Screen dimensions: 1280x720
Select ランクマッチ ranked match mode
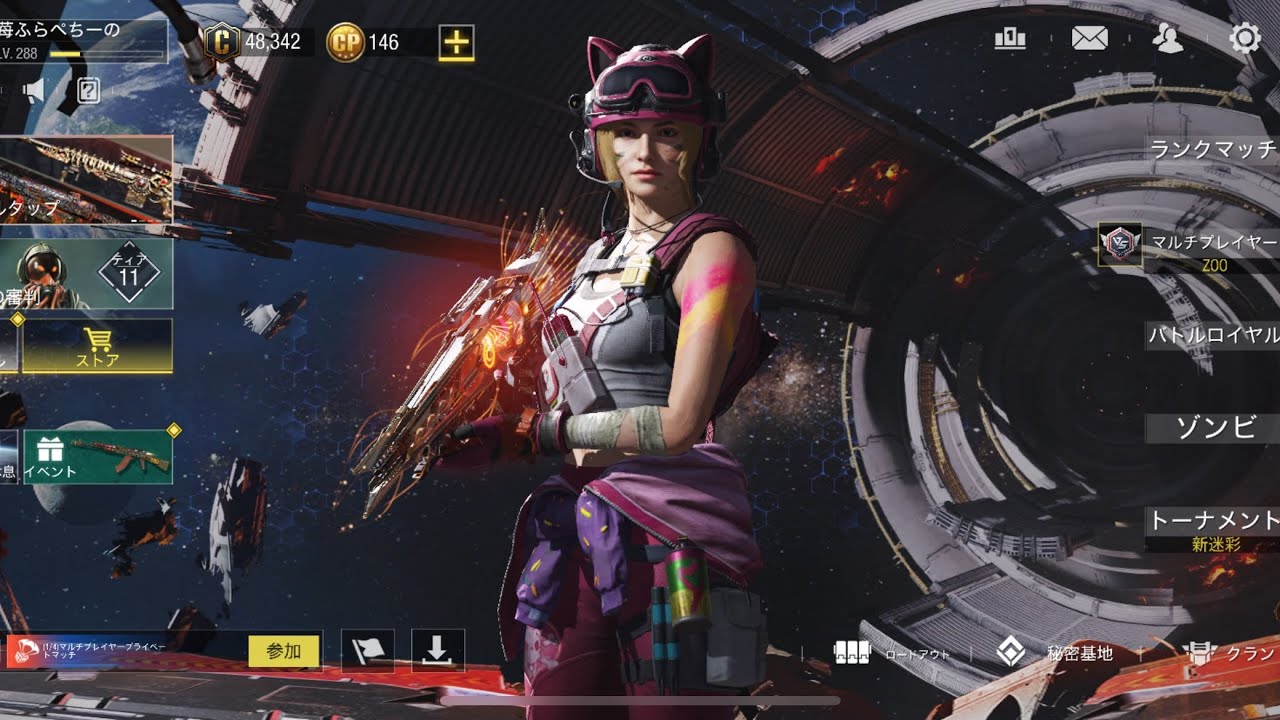click(1214, 150)
